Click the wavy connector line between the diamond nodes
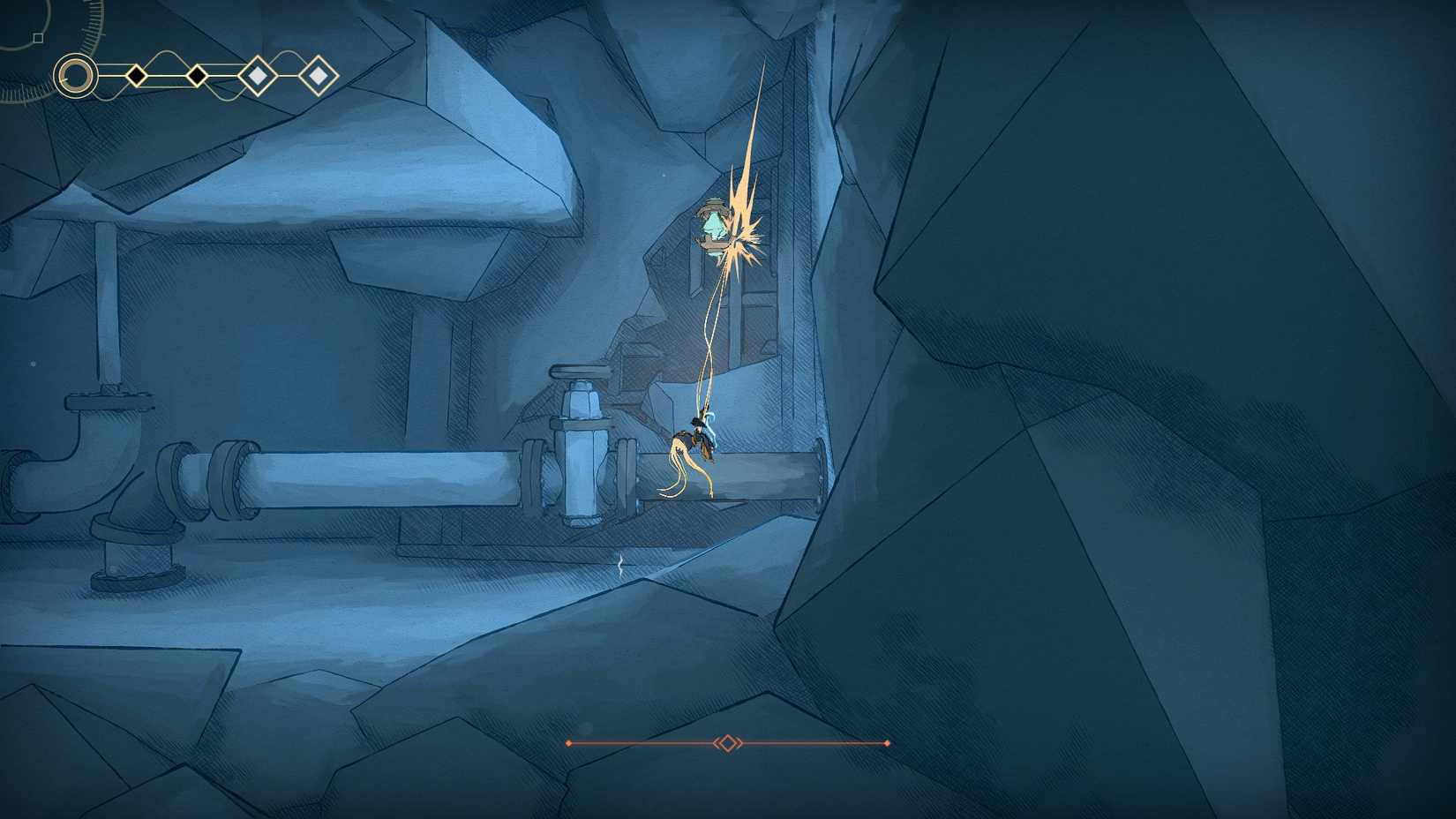 (x=166, y=52)
